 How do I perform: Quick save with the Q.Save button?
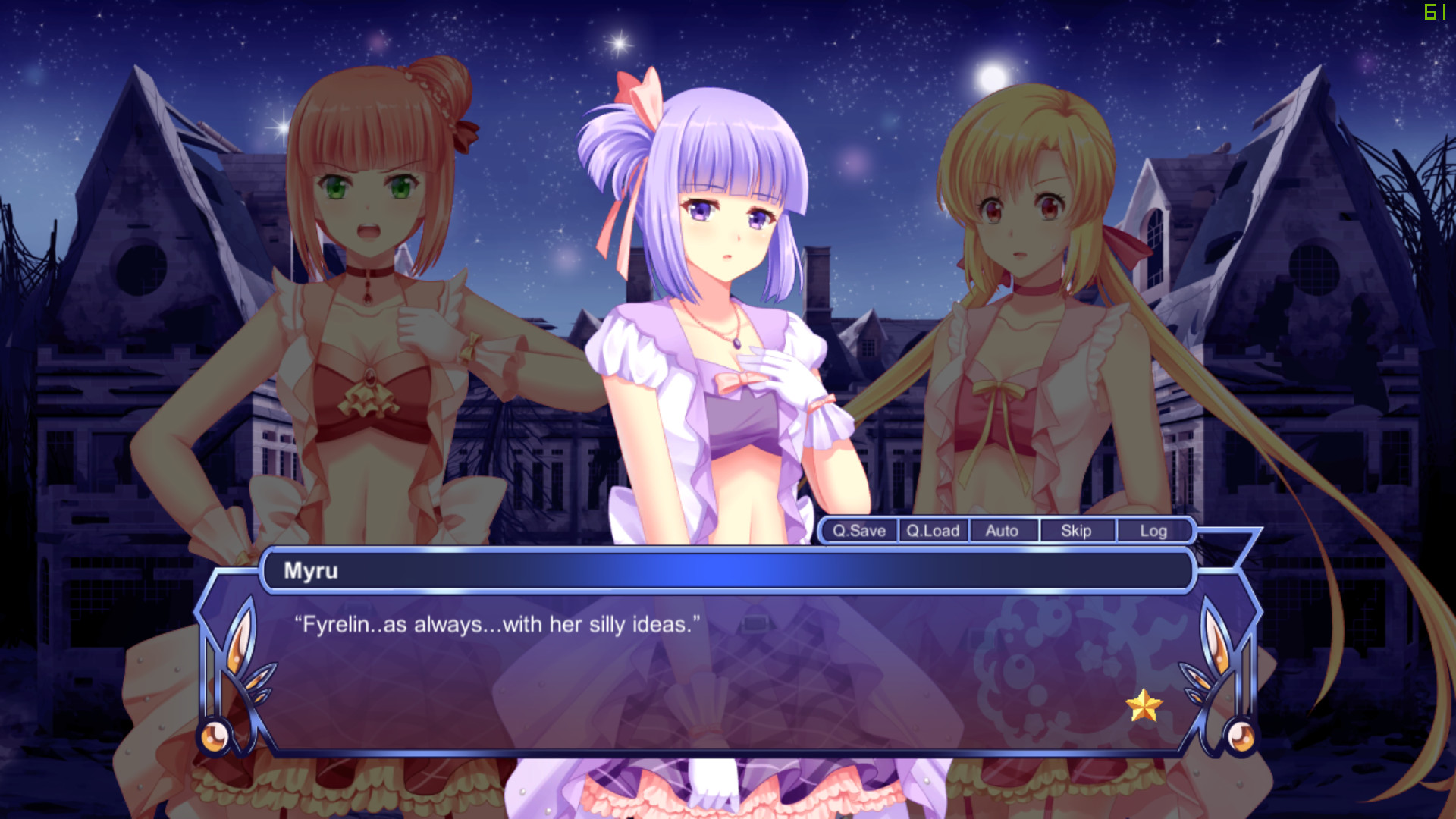point(859,531)
